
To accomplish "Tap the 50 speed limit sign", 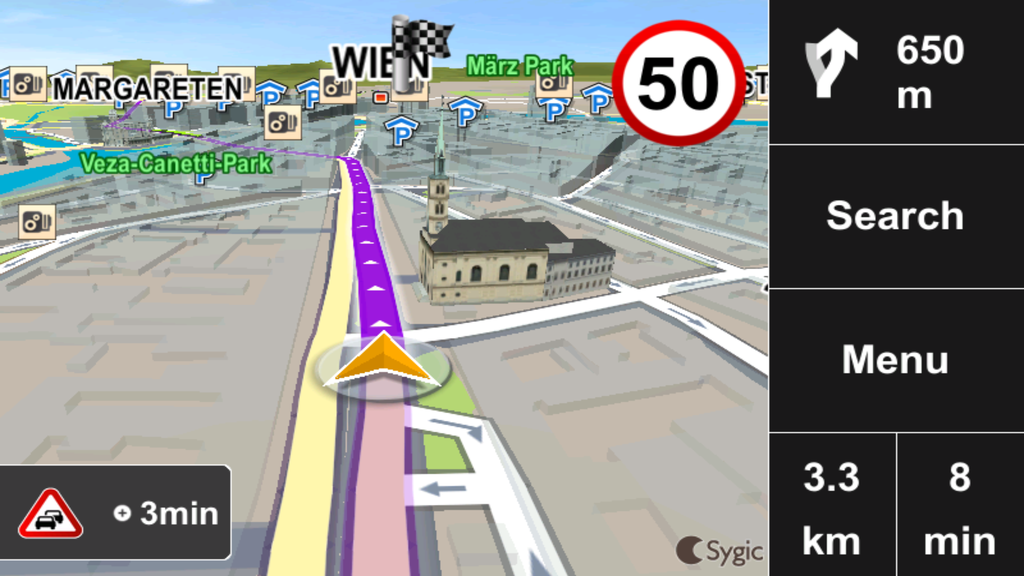I will (679, 82).
